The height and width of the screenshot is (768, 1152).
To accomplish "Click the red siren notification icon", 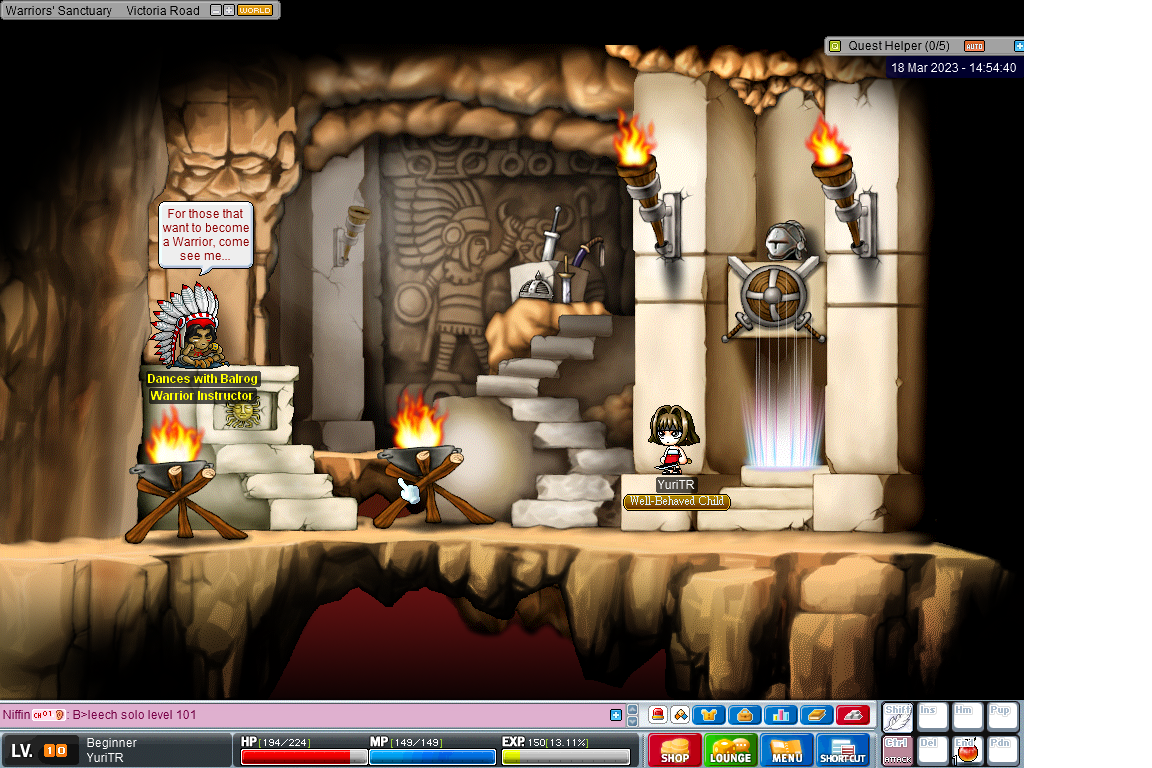I will pos(659,715).
